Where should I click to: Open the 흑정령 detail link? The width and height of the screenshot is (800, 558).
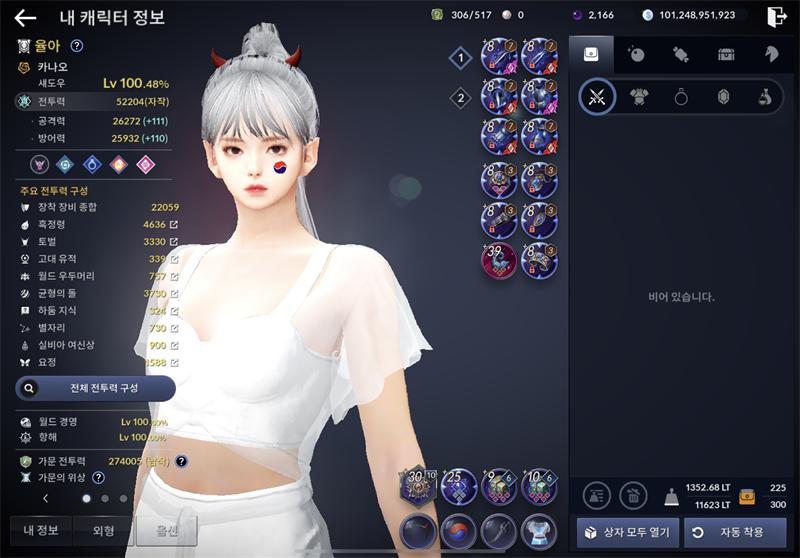point(174,225)
